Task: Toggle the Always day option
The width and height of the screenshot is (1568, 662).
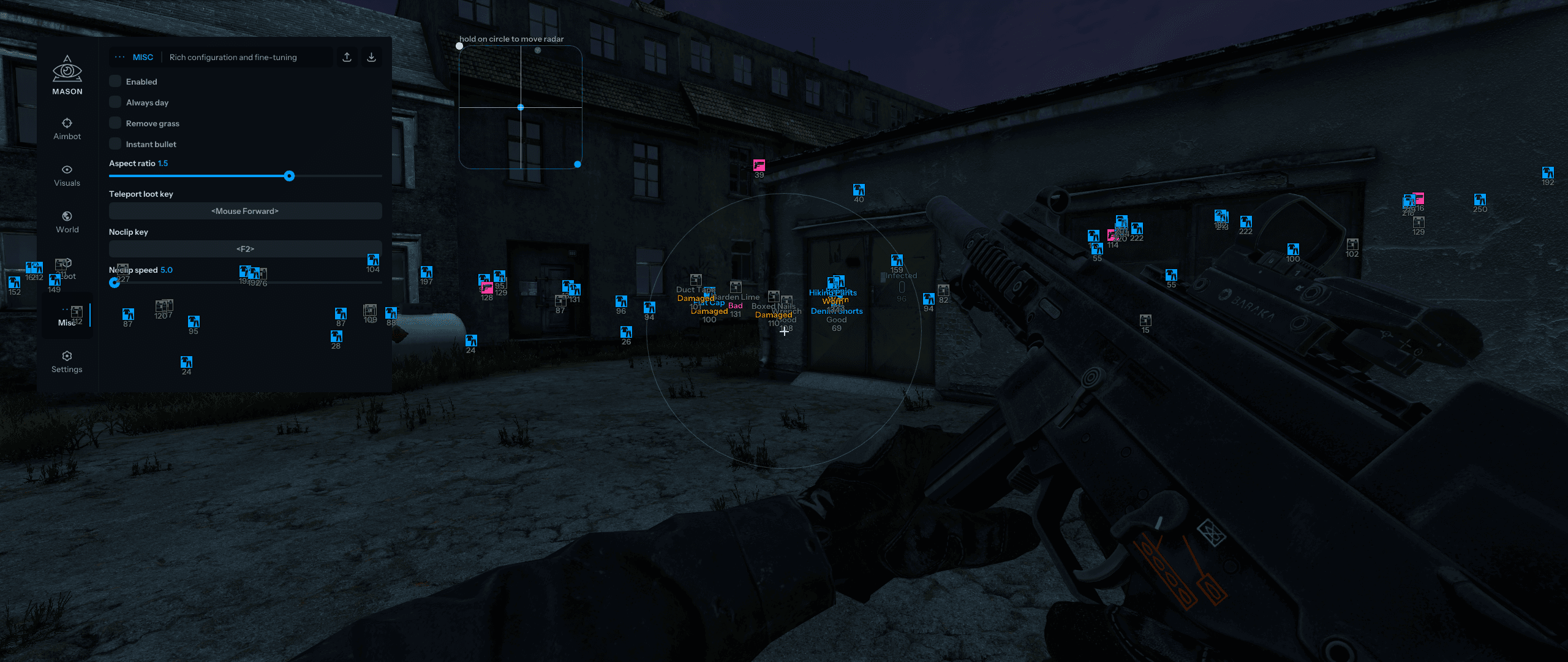Action: point(115,102)
